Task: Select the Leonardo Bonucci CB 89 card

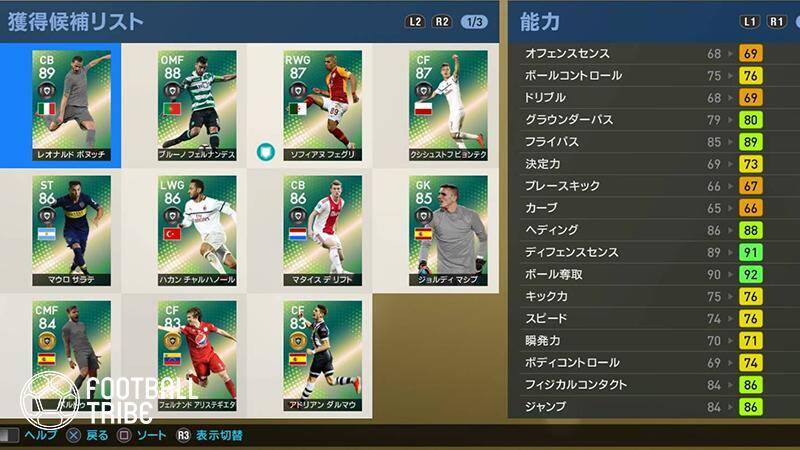Action: click(71, 105)
